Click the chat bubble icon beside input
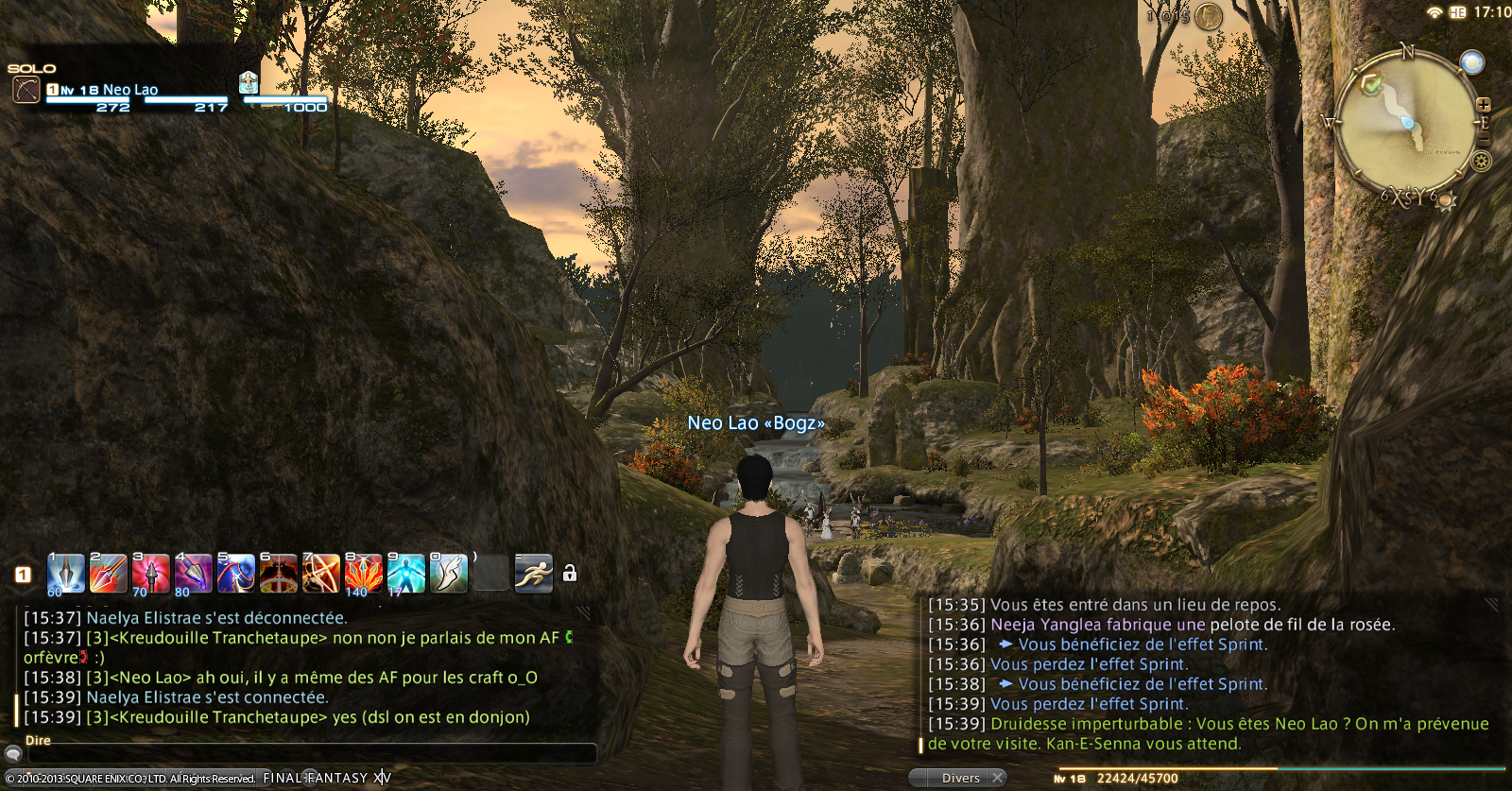This screenshot has width=1512, height=791. point(12,753)
